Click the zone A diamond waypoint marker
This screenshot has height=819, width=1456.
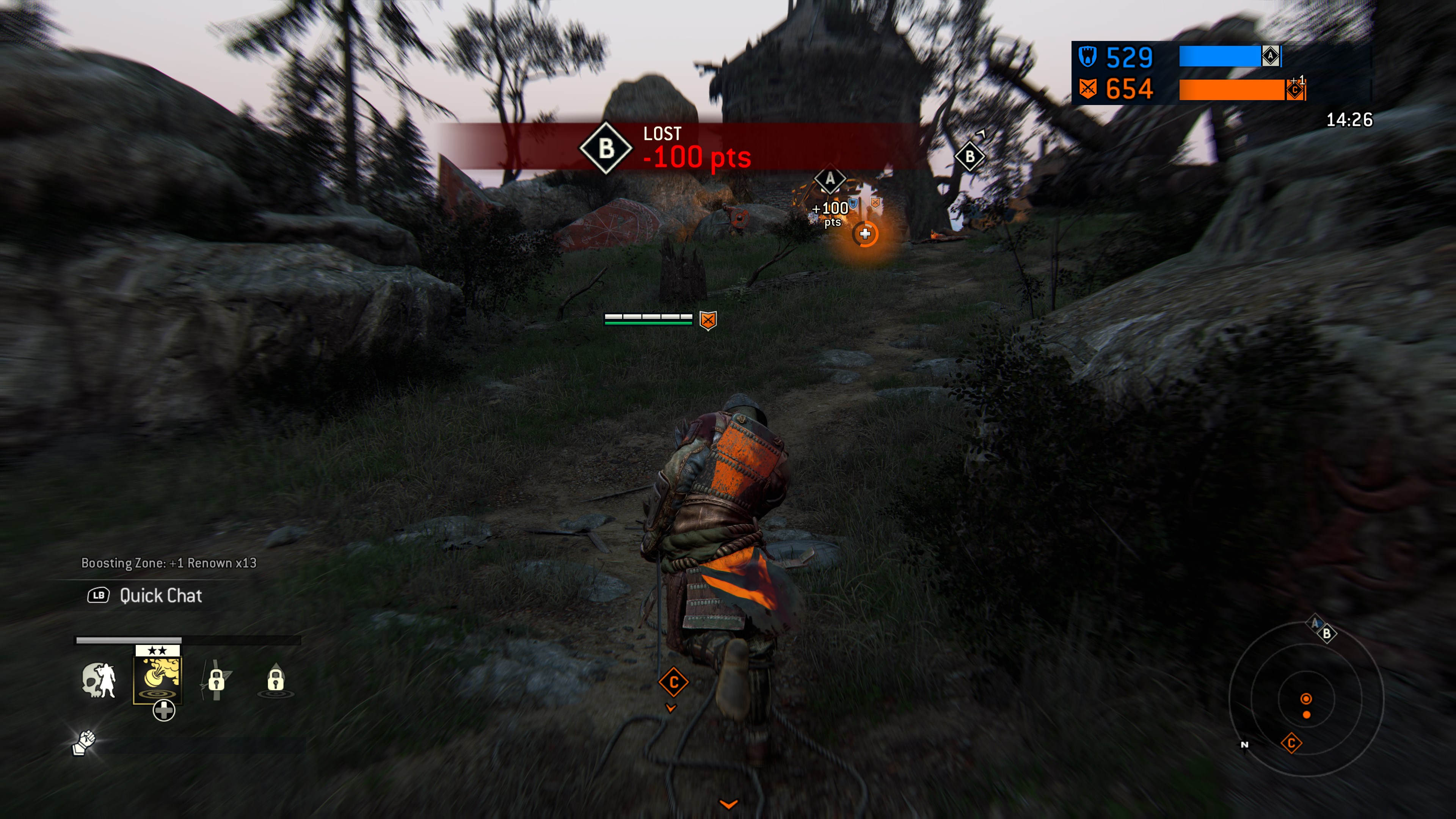[830, 179]
